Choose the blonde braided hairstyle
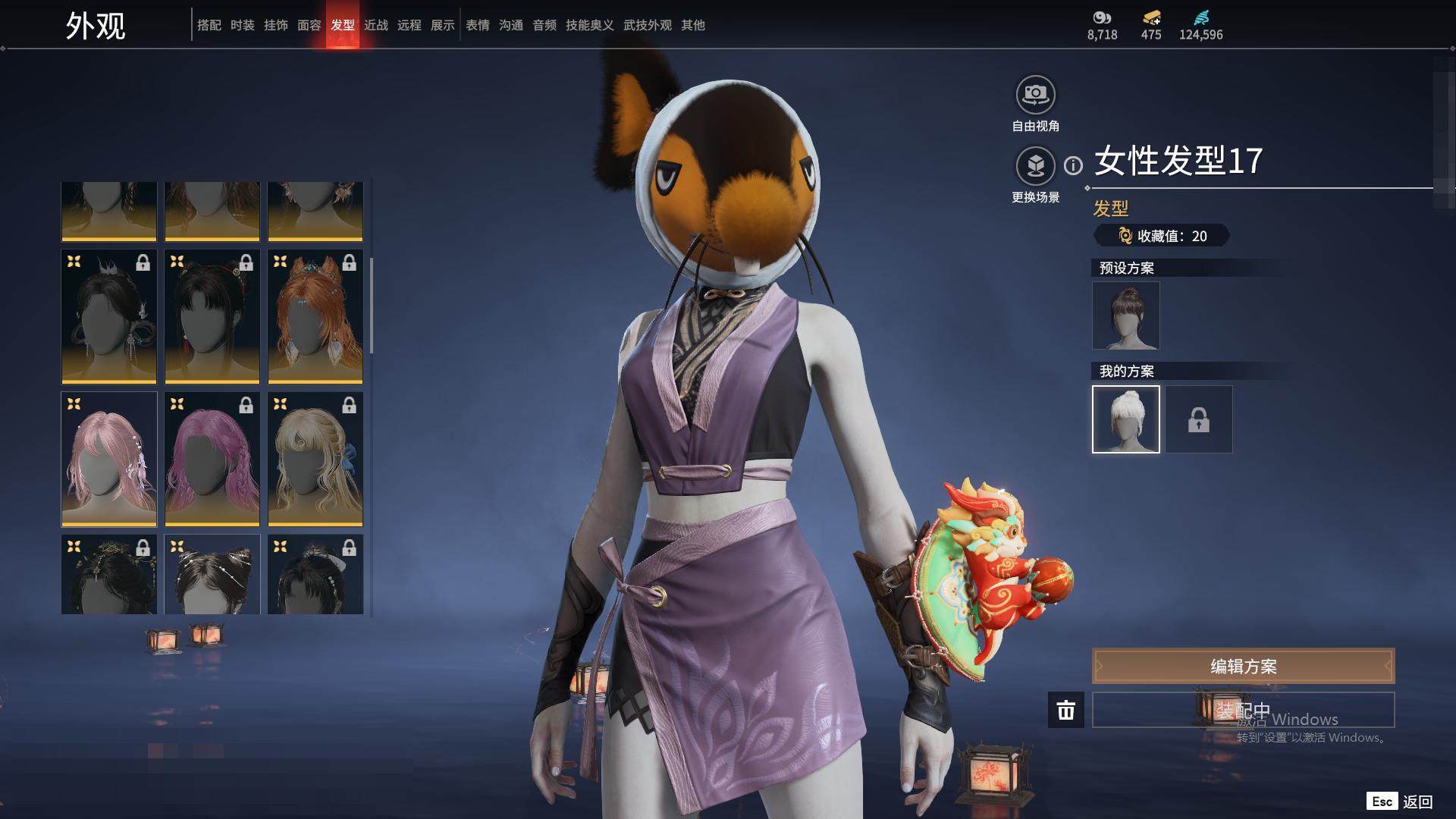Viewport: 1456px width, 819px height. tap(315, 459)
